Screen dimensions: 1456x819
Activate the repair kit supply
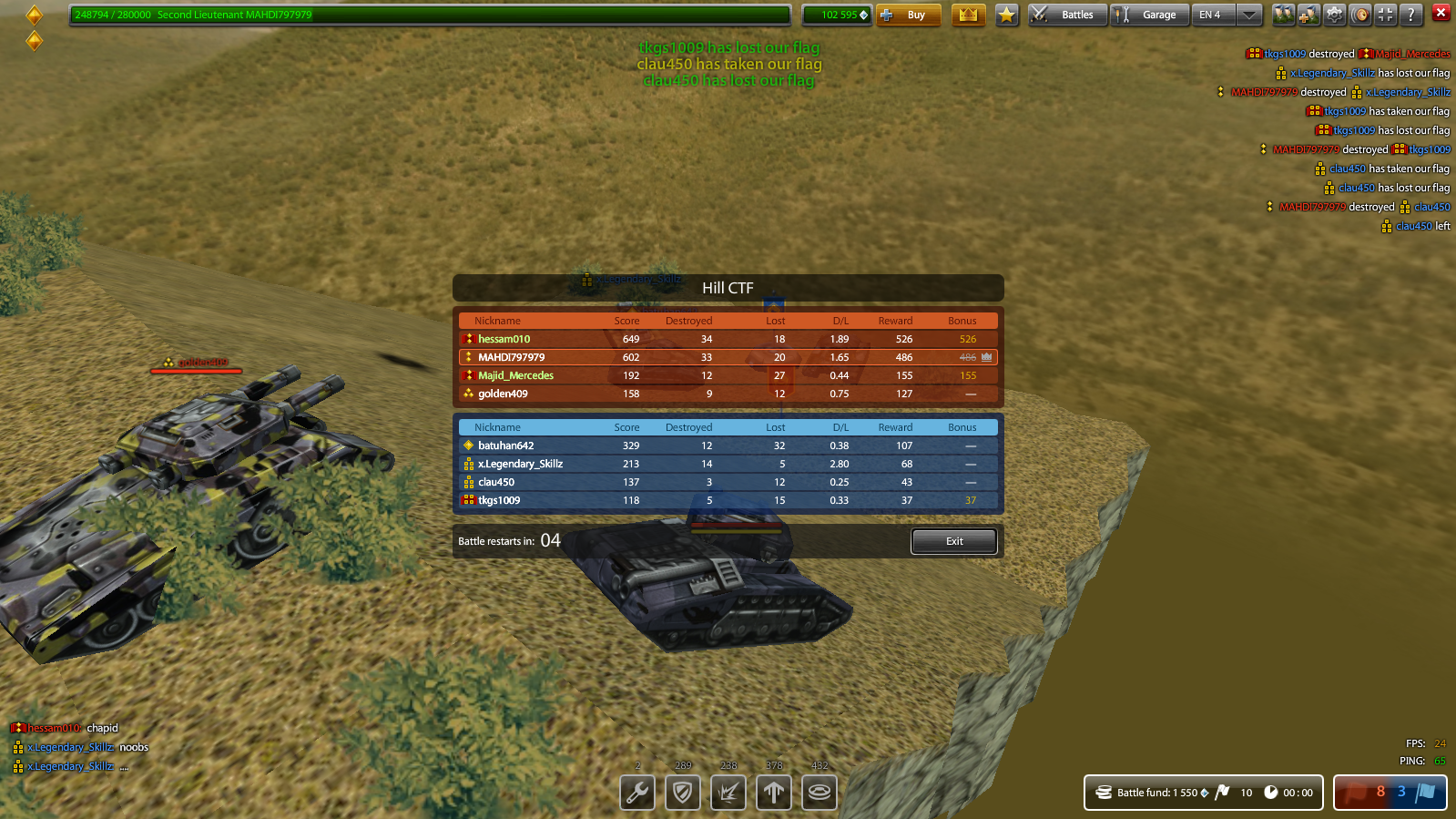(636, 793)
